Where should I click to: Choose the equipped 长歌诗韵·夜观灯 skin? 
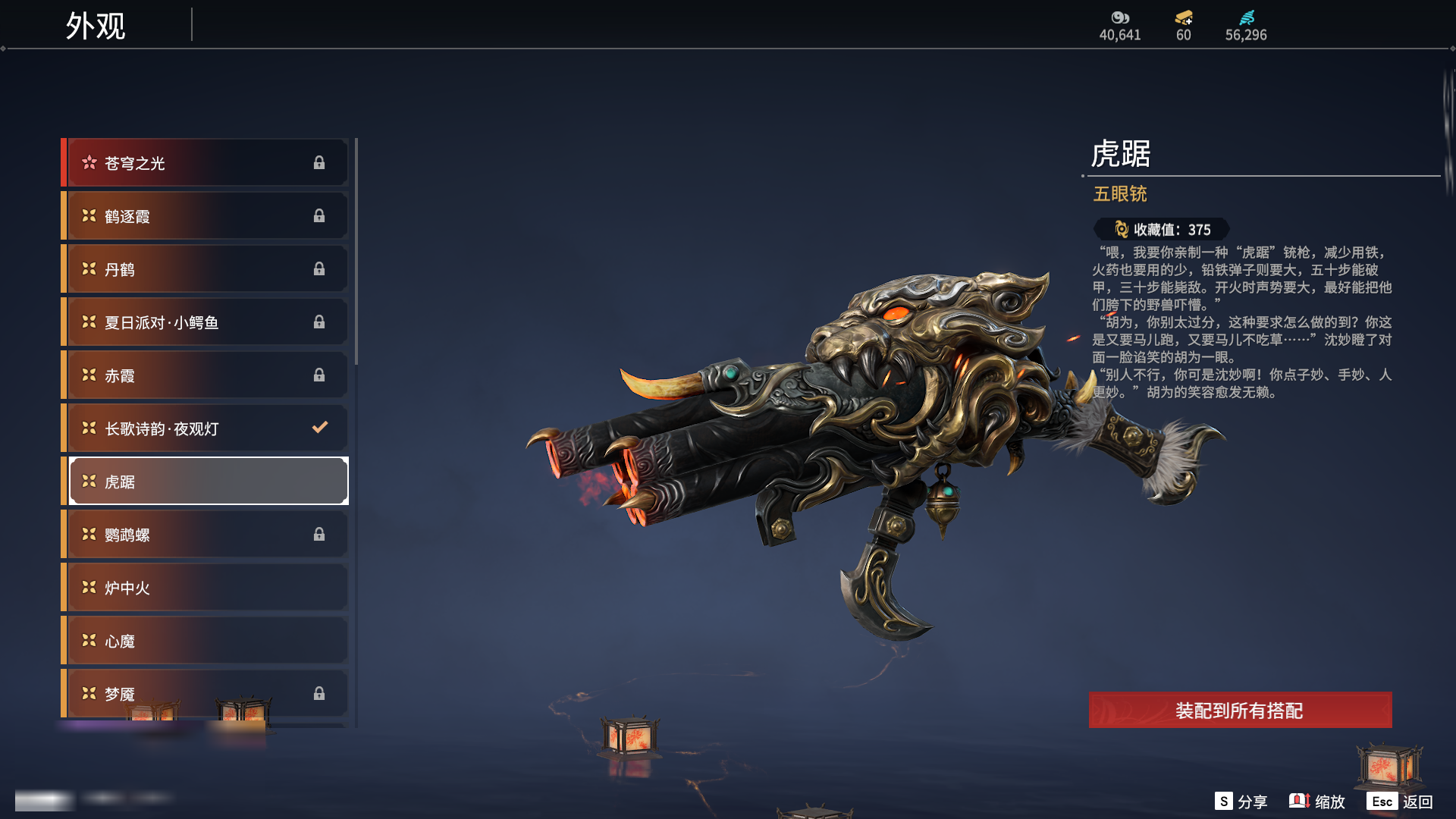206,428
